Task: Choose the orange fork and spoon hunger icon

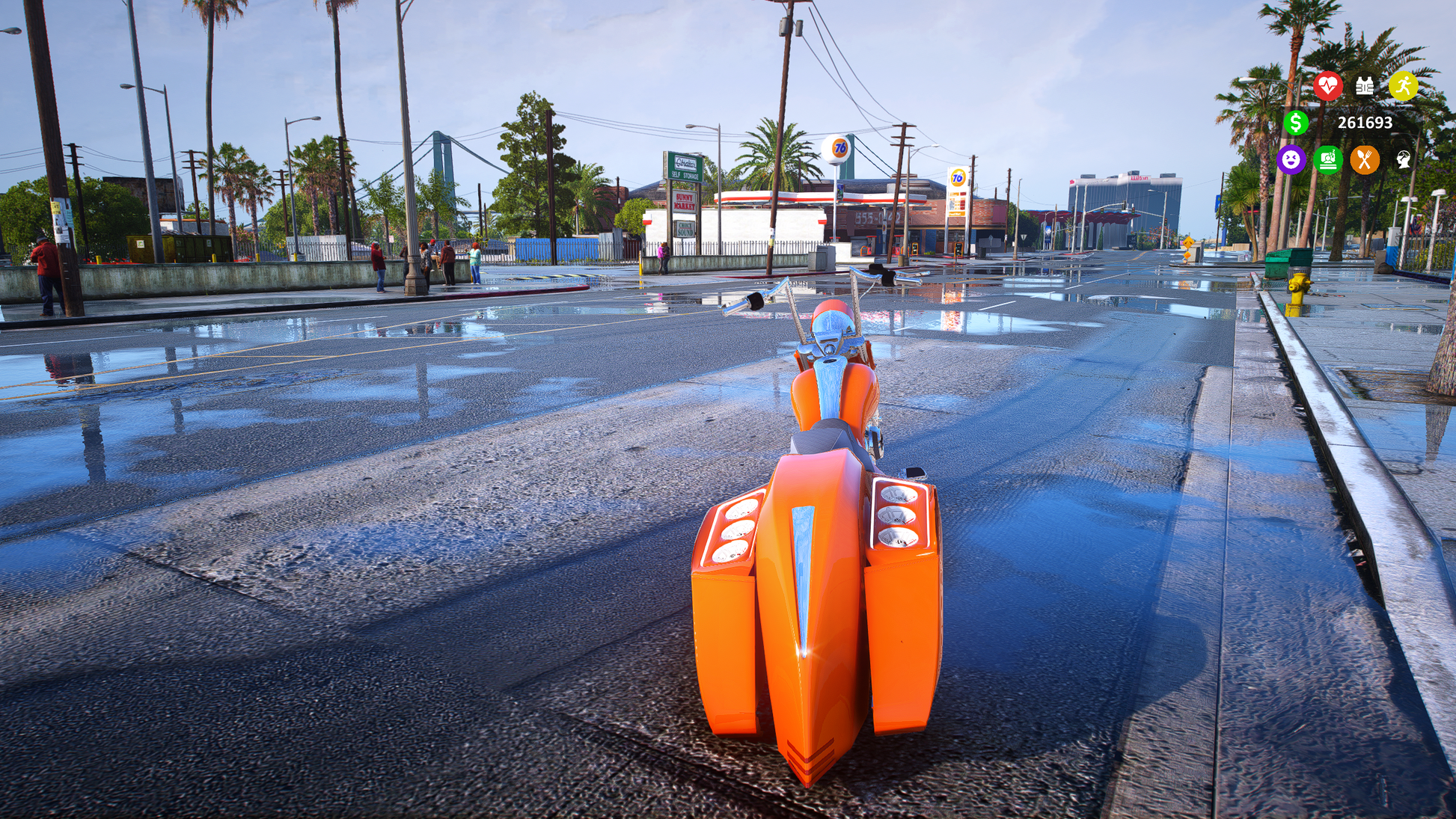Action: pyautogui.click(x=1365, y=159)
